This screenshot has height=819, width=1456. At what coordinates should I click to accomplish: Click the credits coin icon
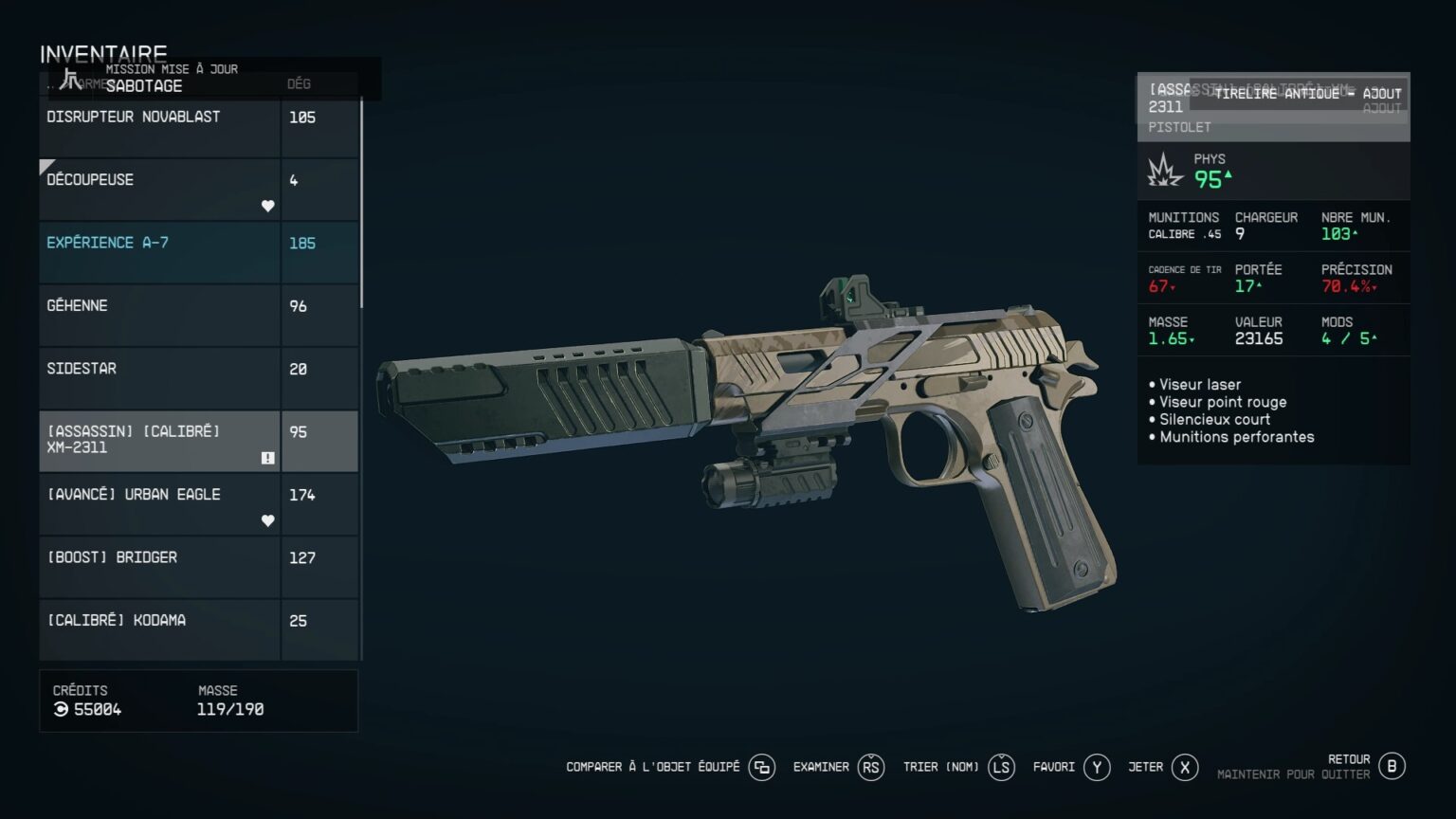pos(59,708)
